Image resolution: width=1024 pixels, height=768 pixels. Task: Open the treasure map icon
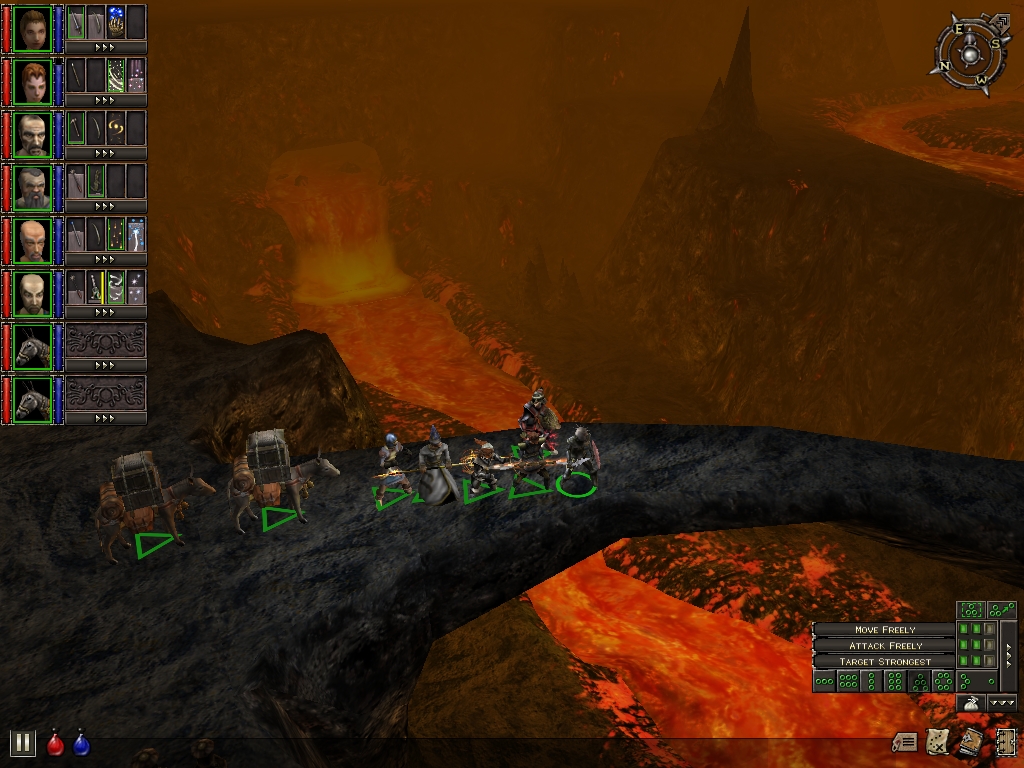(x=938, y=742)
